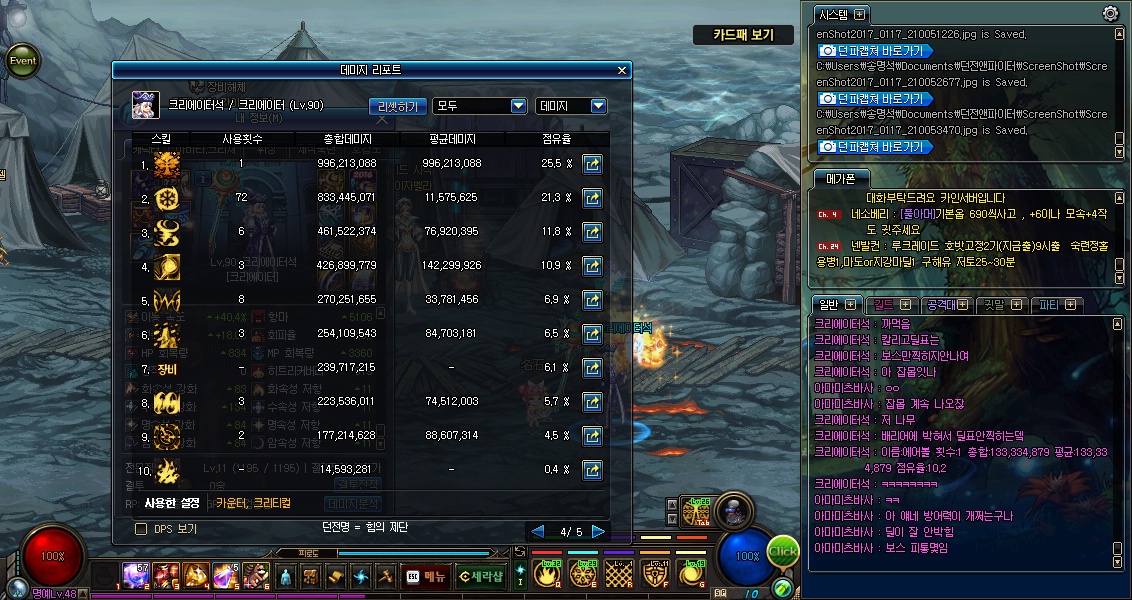Toggle the DPS 보기 checkbox

click(x=141, y=528)
